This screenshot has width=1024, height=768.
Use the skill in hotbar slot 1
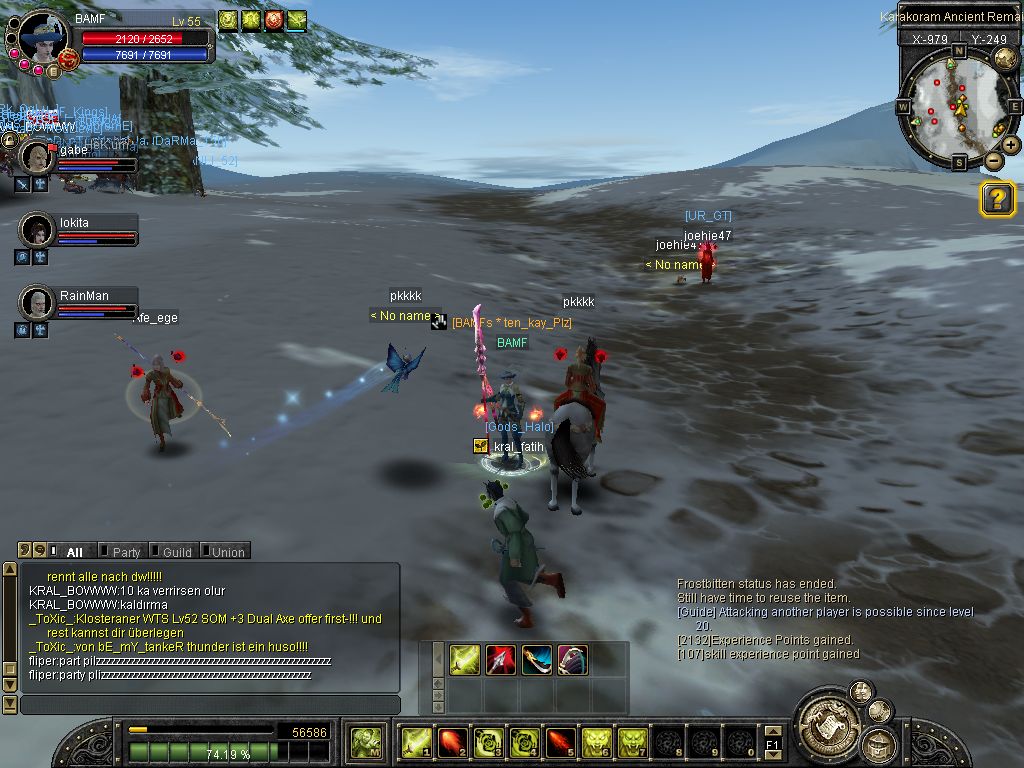click(415, 742)
